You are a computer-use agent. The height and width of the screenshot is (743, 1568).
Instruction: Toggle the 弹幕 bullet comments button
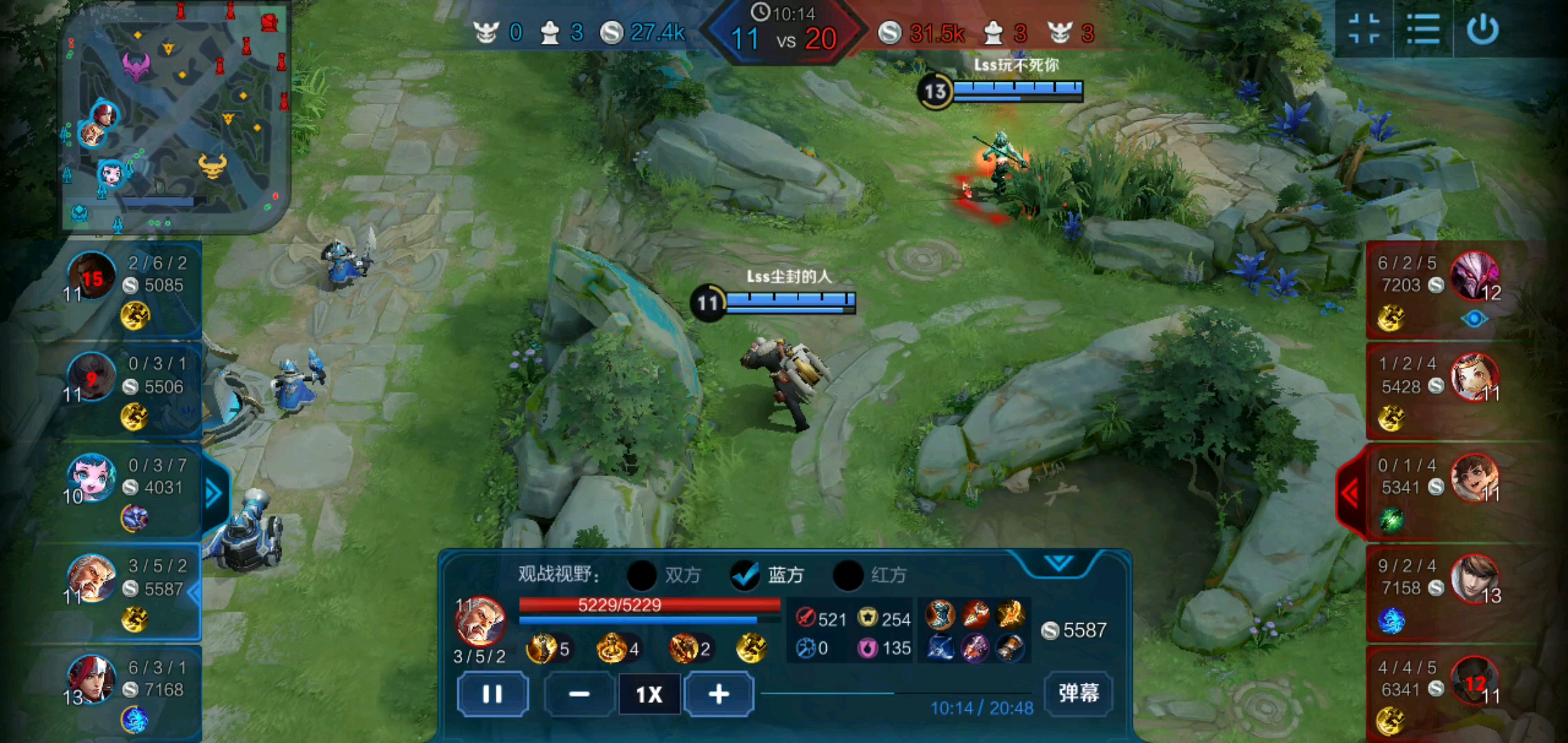pyautogui.click(x=1078, y=692)
